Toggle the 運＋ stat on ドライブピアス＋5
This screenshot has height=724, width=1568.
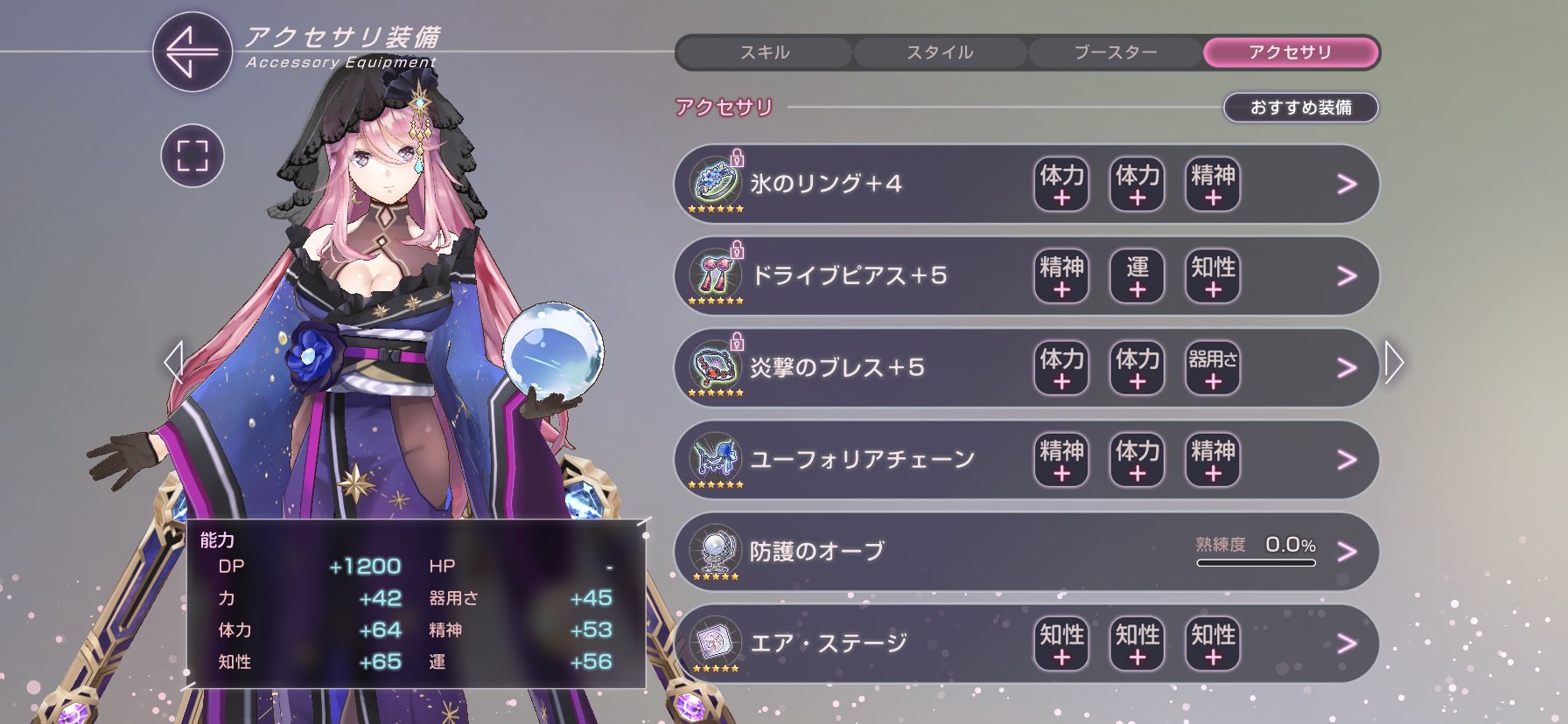click(1136, 276)
